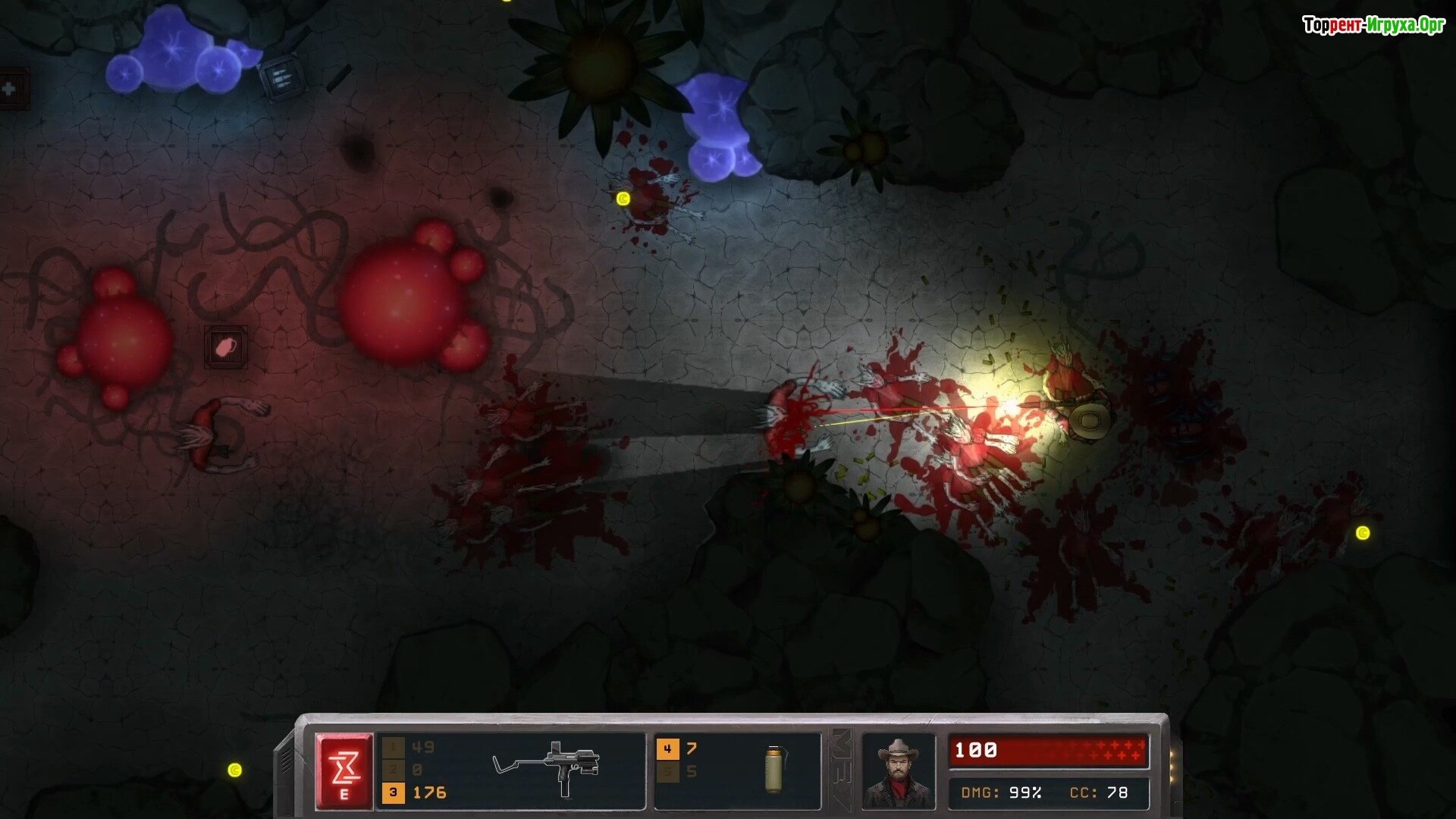Image resolution: width=1456 pixels, height=819 pixels.
Task: Switch to item slot 5
Action: pyautogui.click(x=667, y=772)
